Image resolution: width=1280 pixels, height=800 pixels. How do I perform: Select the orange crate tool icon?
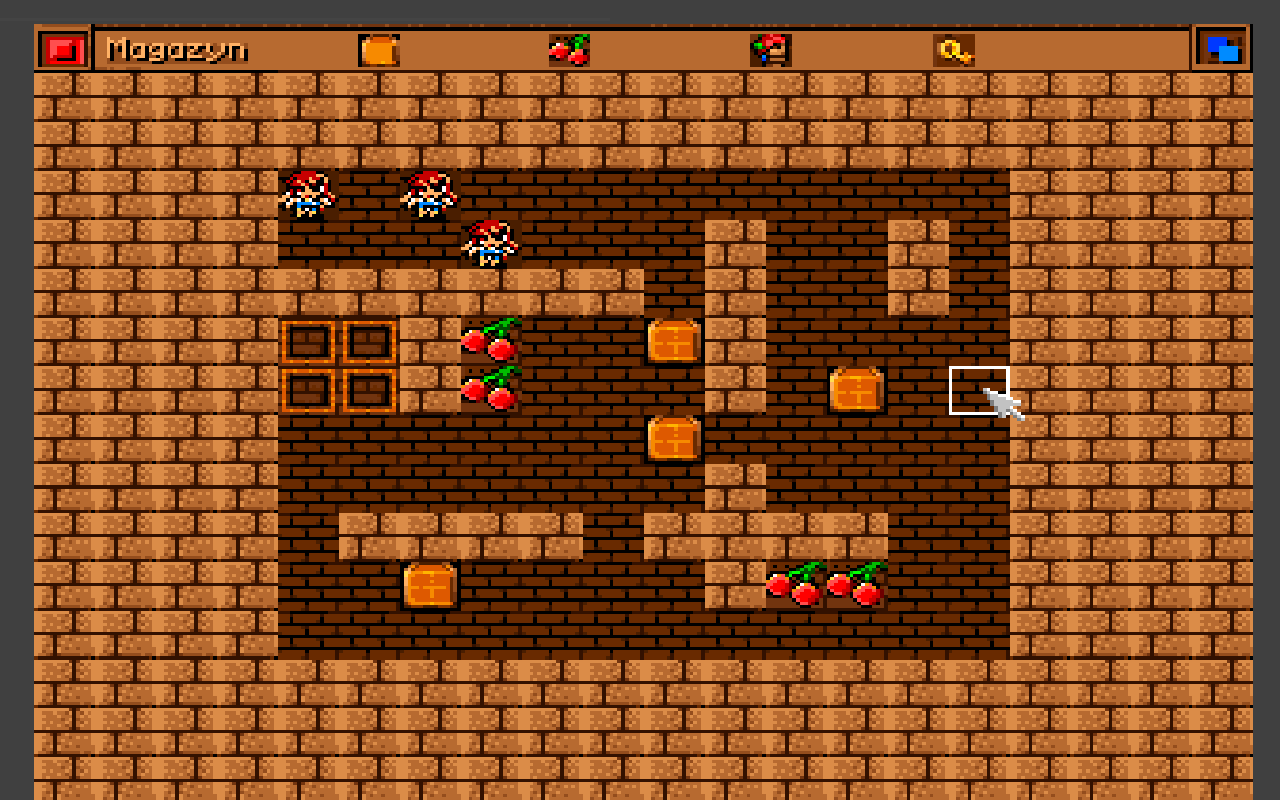[x=379, y=50]
